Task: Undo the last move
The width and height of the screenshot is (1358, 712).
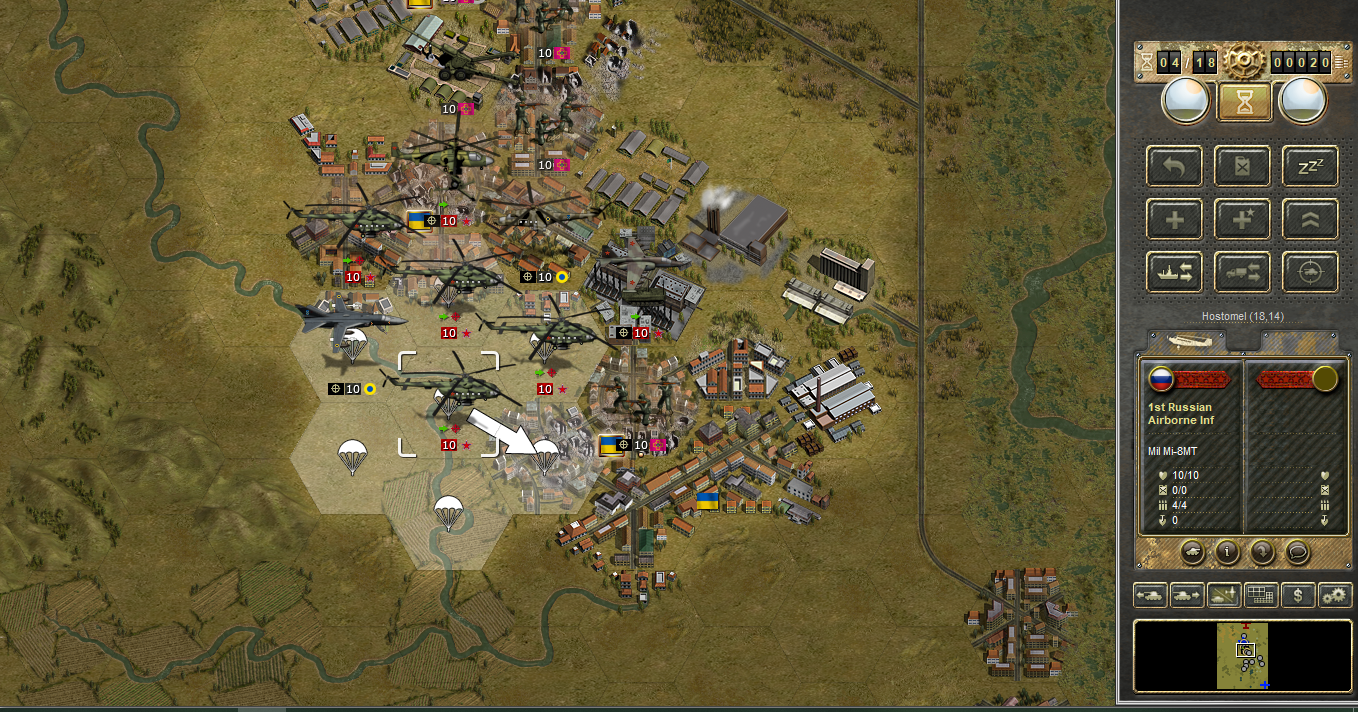Action: click(x=1175, y=166)
